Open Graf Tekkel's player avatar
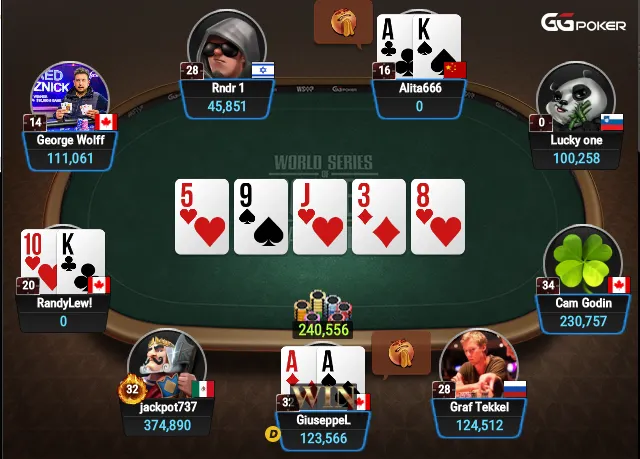The width and height of the screenshot is (640, 459). point(478,364)
